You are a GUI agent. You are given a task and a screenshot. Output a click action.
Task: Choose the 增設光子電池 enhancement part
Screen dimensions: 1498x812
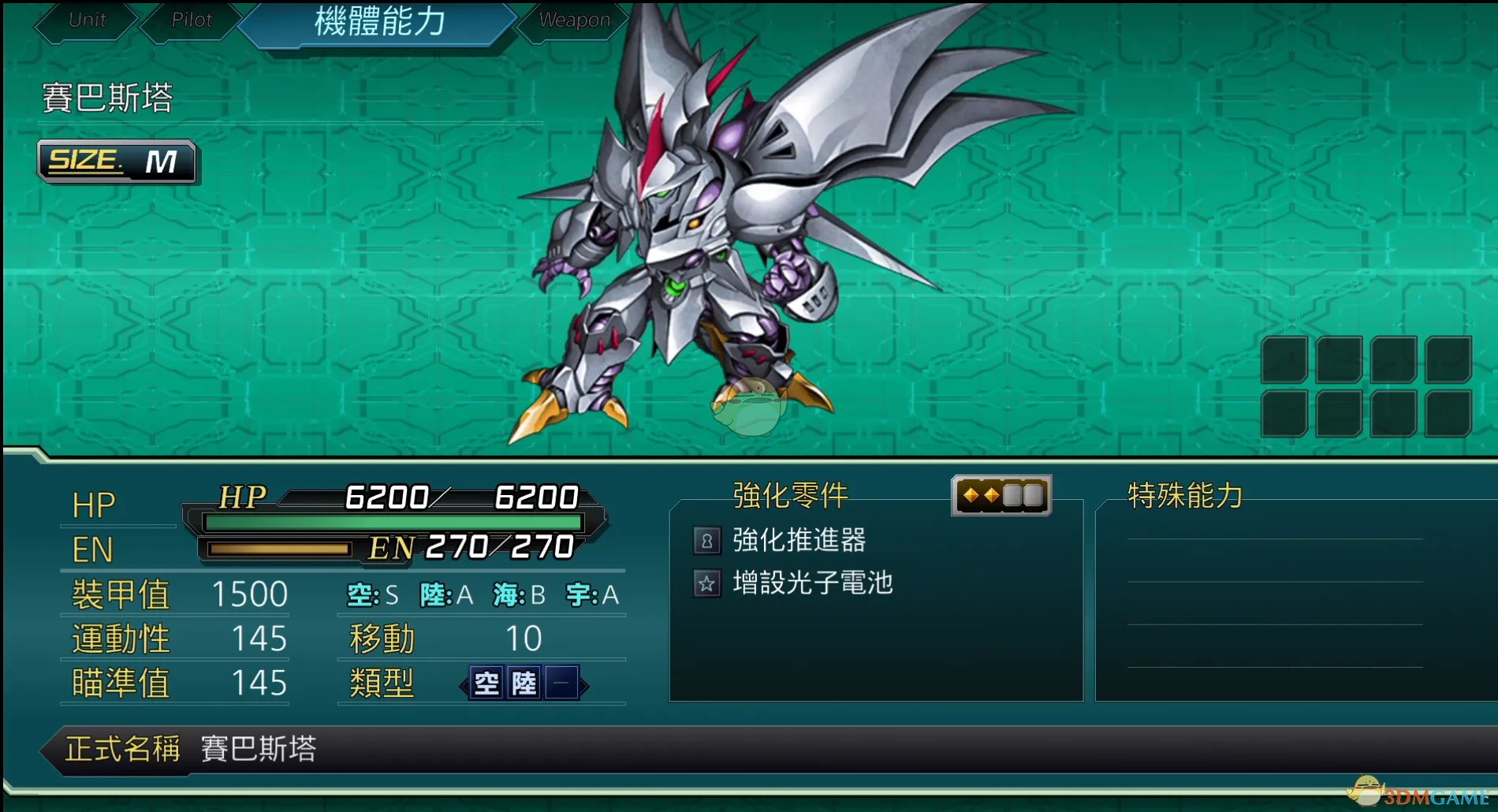812,583
